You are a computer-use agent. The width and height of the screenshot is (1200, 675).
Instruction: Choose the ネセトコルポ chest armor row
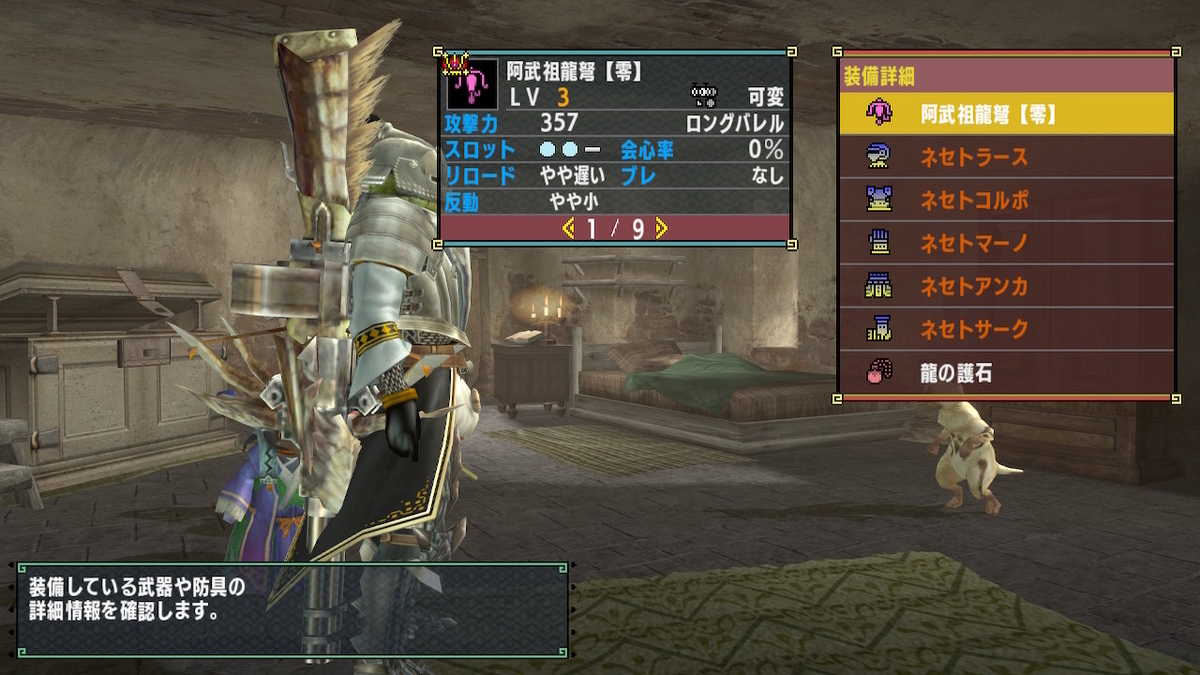pos(1005,200)
